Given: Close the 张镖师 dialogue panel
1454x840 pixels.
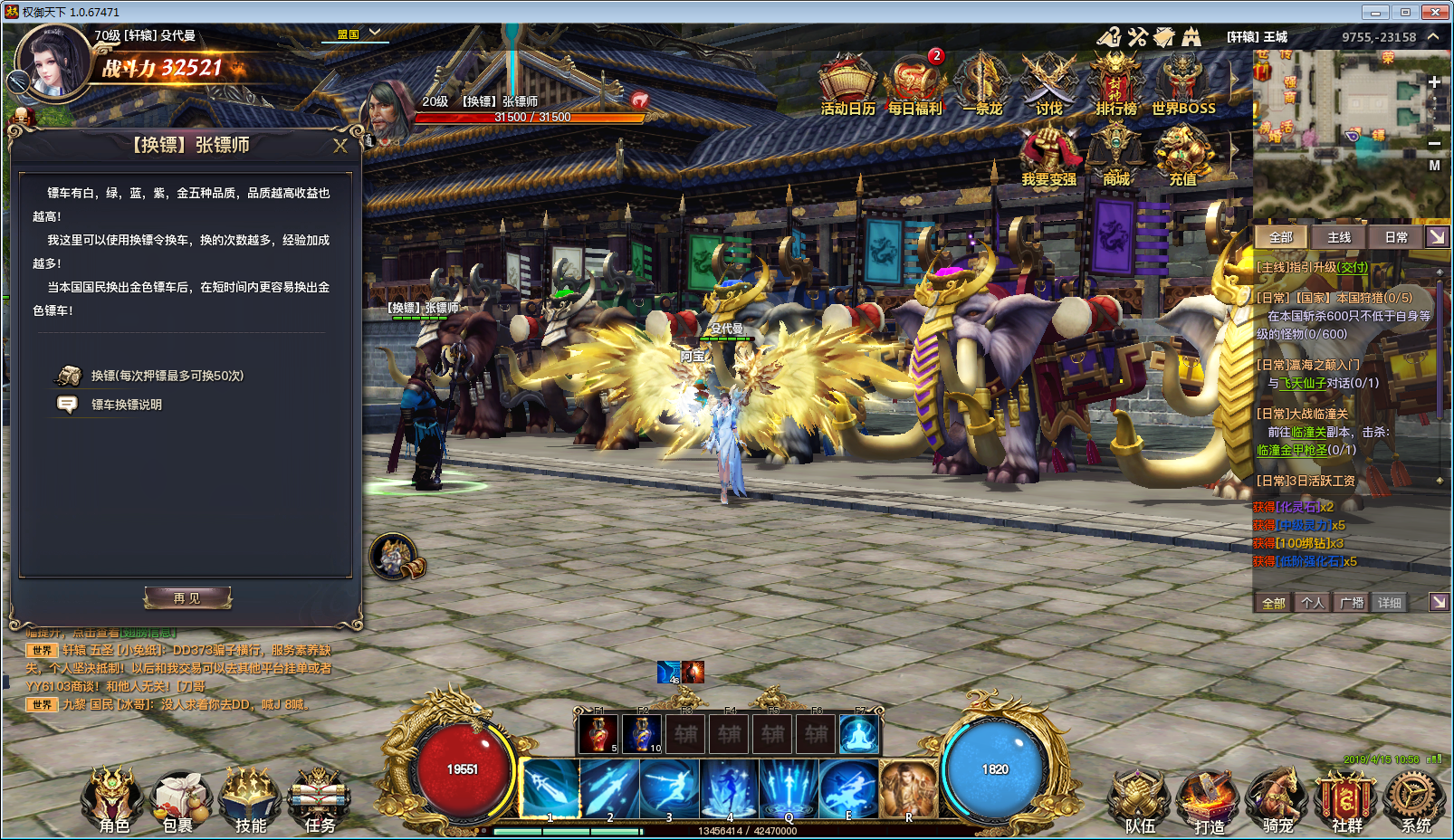Looking at the screenshot, I should point(340,146).
